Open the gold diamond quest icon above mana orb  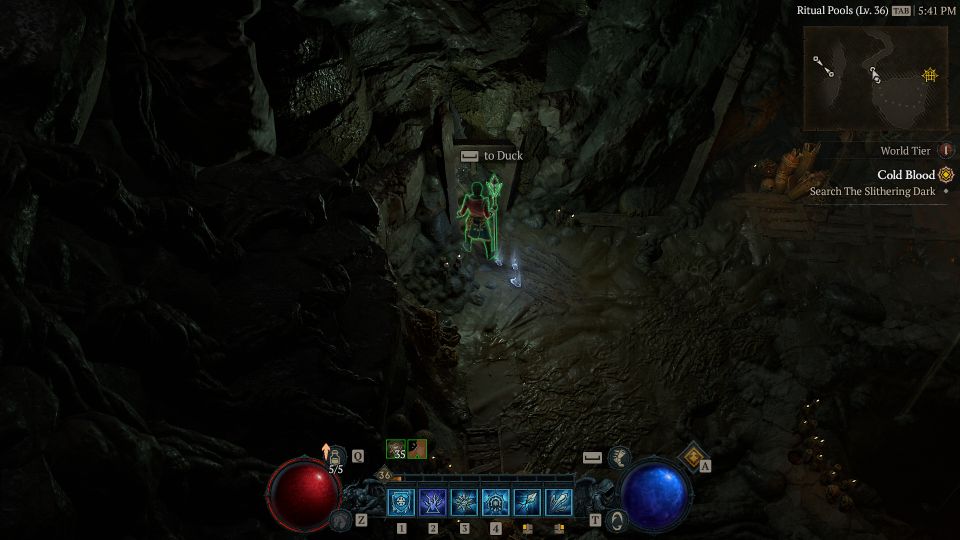point(692,456)
